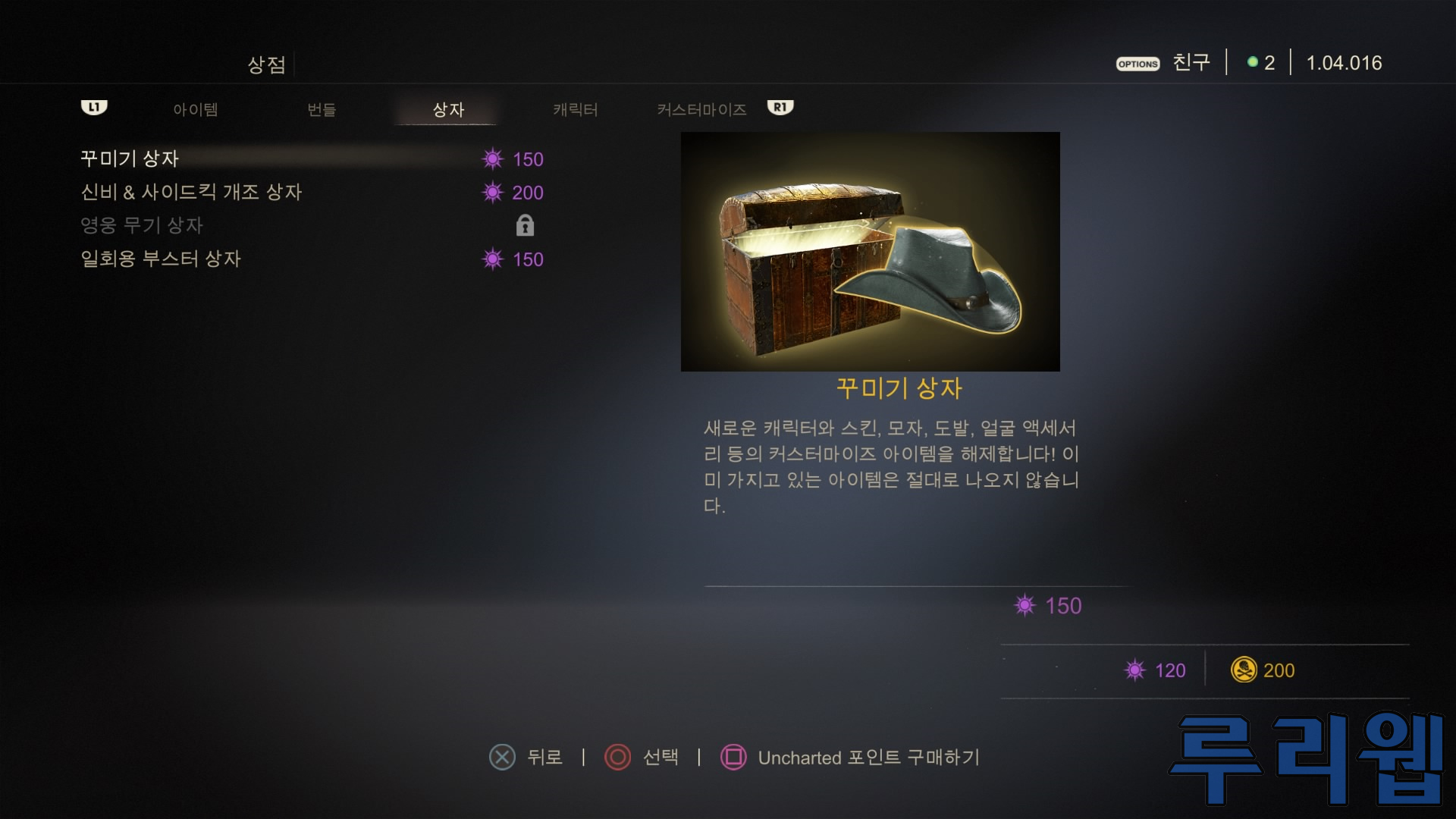
Task: Switch to the 캐릭터 tab
Action: point(575,110)
